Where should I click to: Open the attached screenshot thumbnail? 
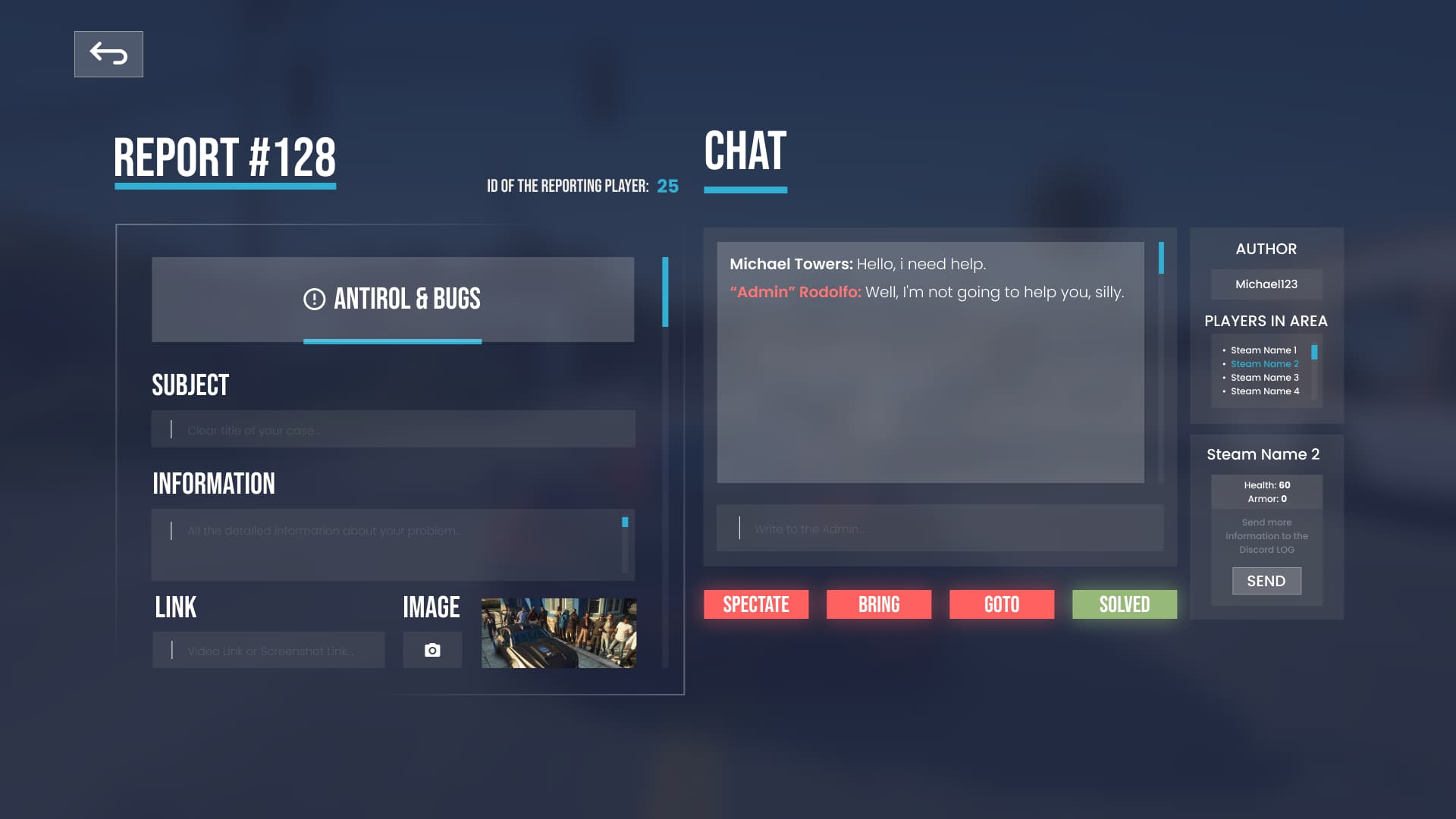click(559, 632)
